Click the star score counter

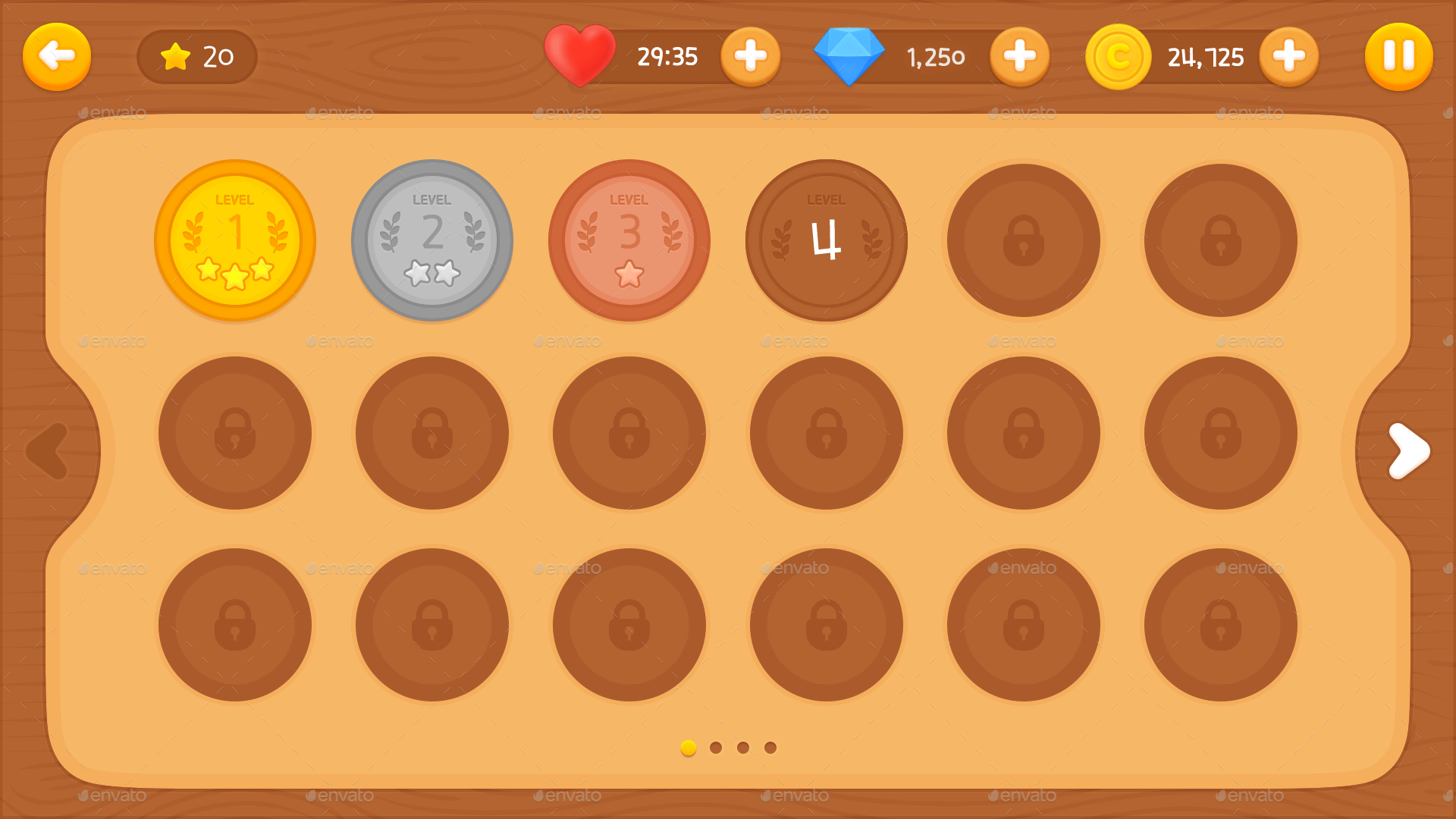pos(196,55)
